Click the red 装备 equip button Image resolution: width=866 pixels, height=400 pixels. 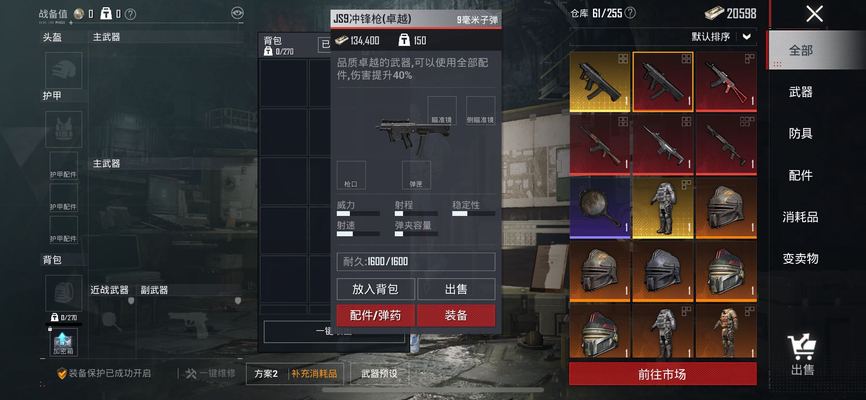[x=456, y=315]
